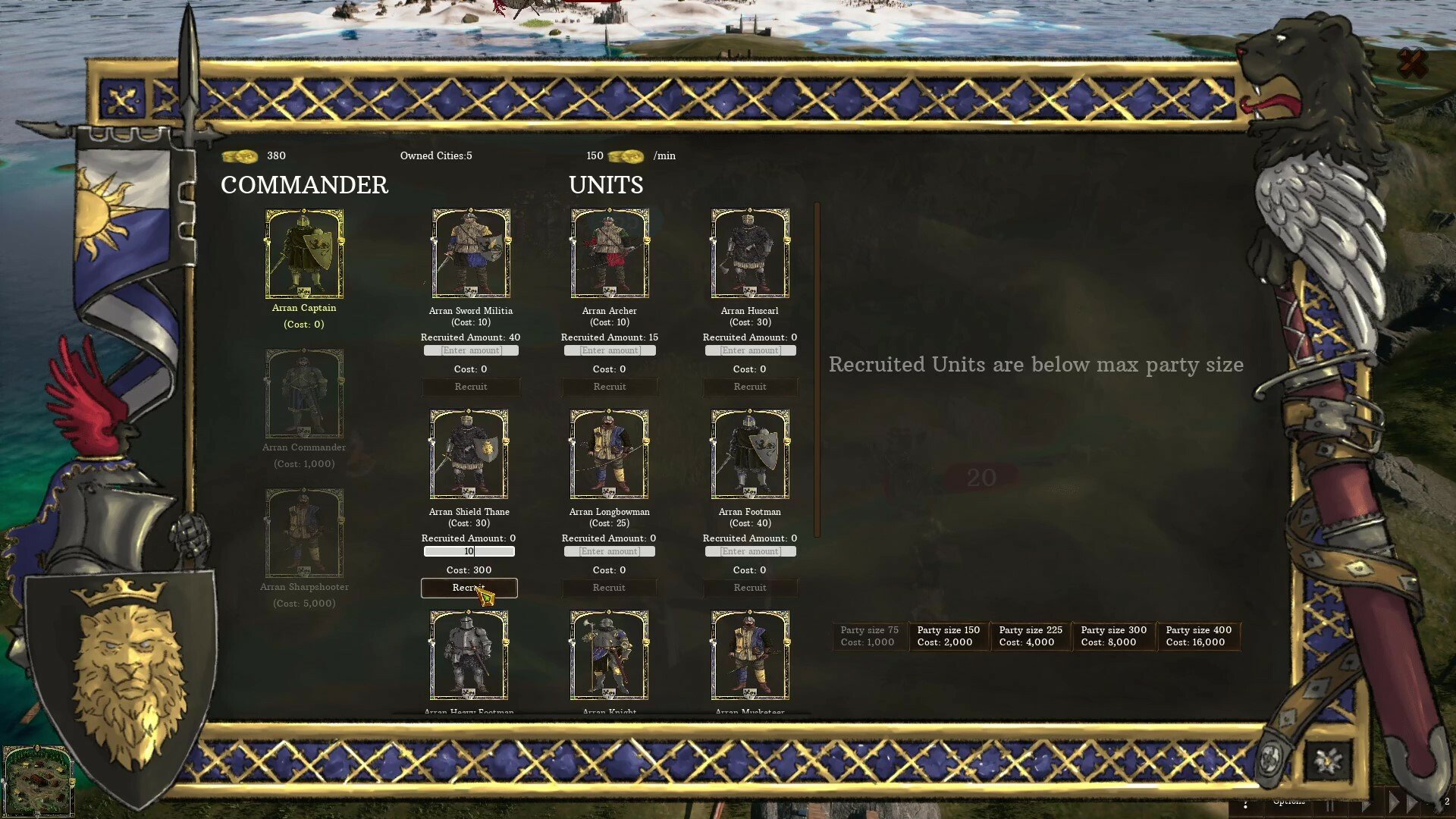Select the Party size 300 upgrade
Viewport: 1456px width, 819px height.
(1113, 636)
